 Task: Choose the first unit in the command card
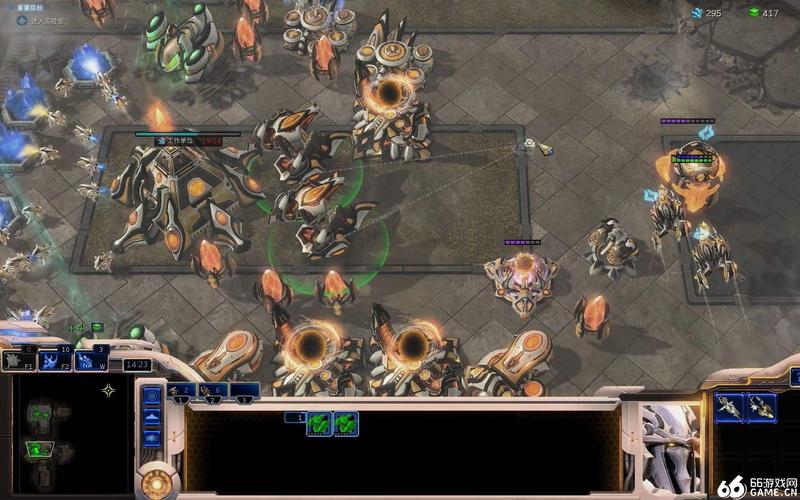[x=729, y=407]
